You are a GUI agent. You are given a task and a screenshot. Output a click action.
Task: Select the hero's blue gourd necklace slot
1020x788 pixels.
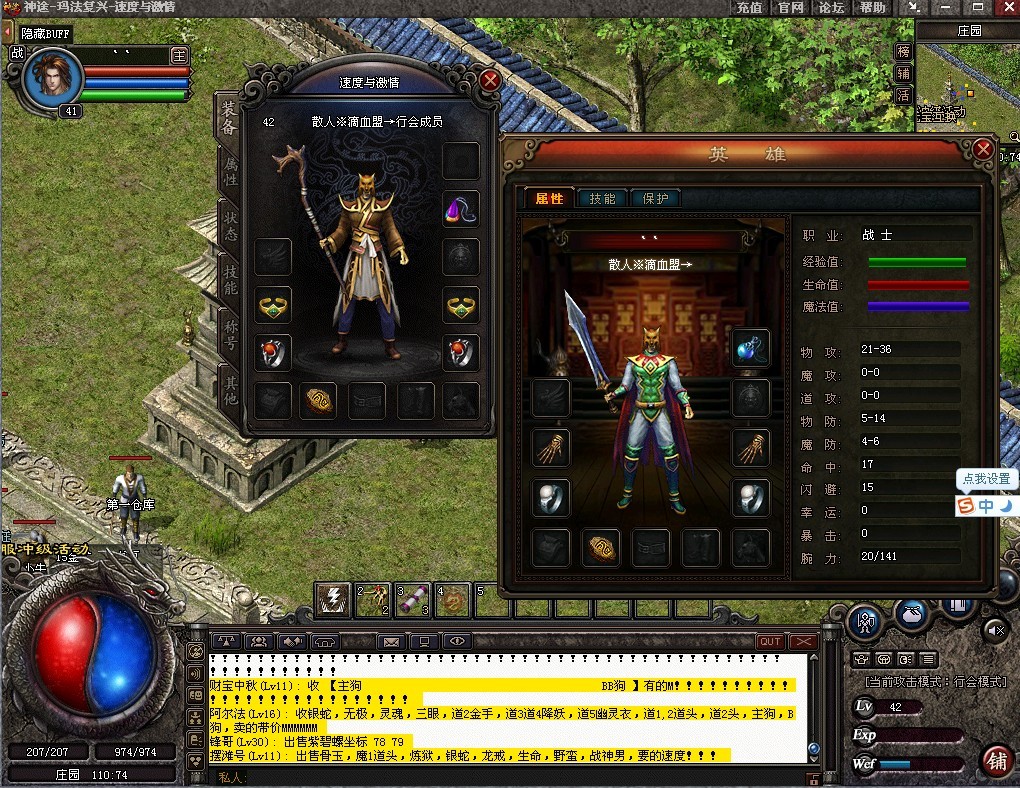(750, 348)
